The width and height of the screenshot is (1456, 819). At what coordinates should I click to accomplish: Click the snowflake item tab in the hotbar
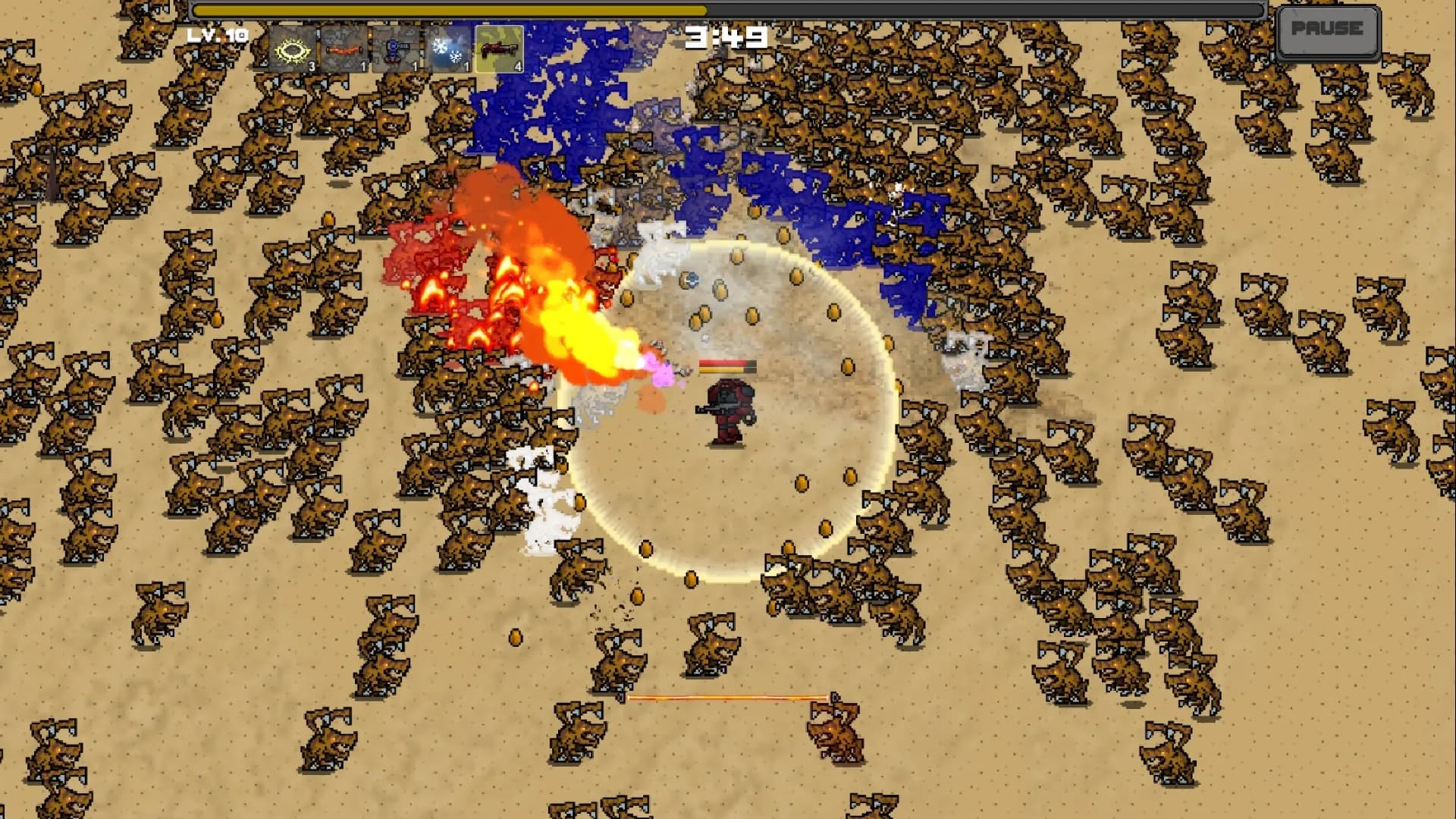[x=446, y=49]
